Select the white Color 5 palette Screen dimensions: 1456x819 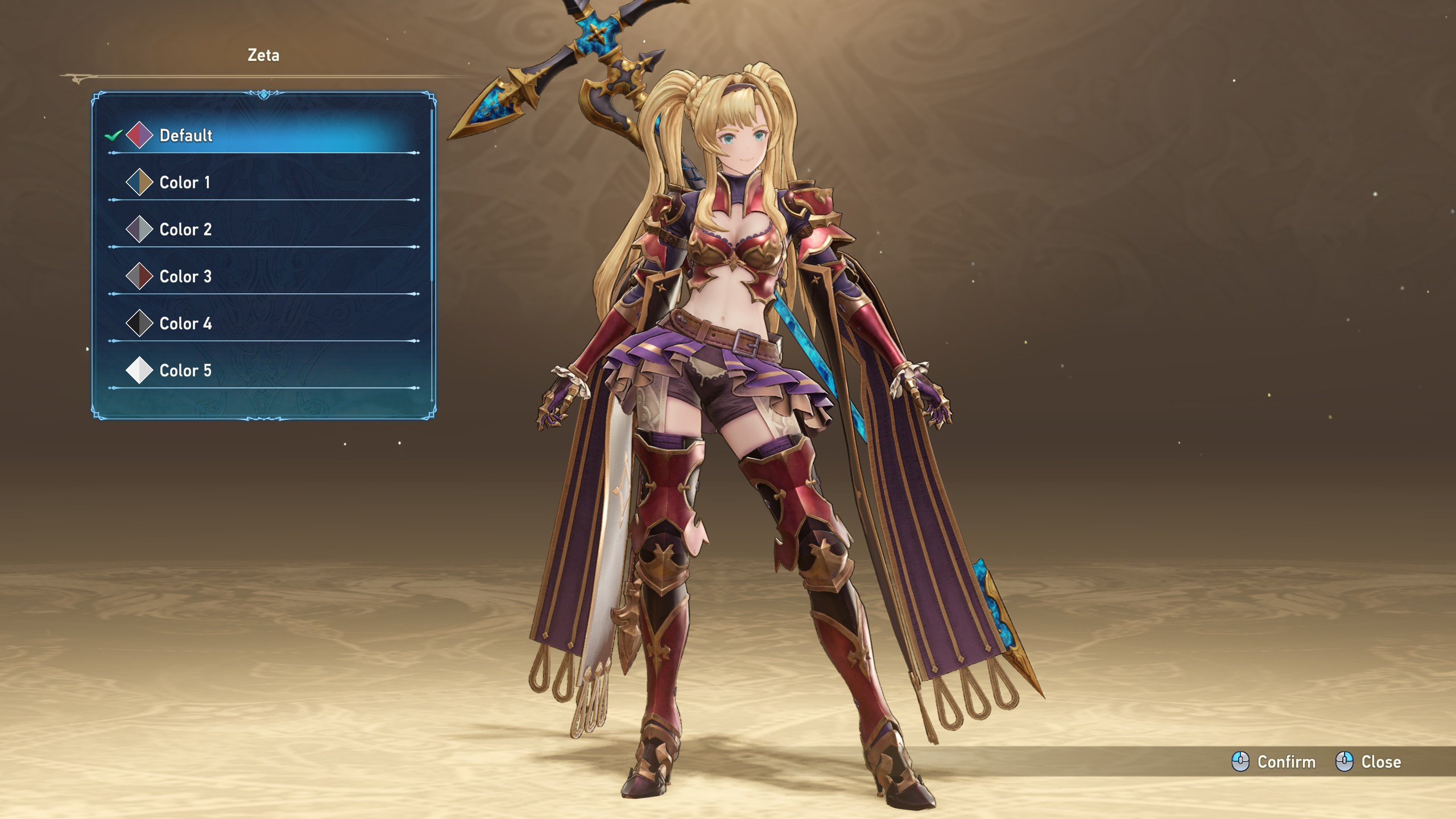point(185,371)
